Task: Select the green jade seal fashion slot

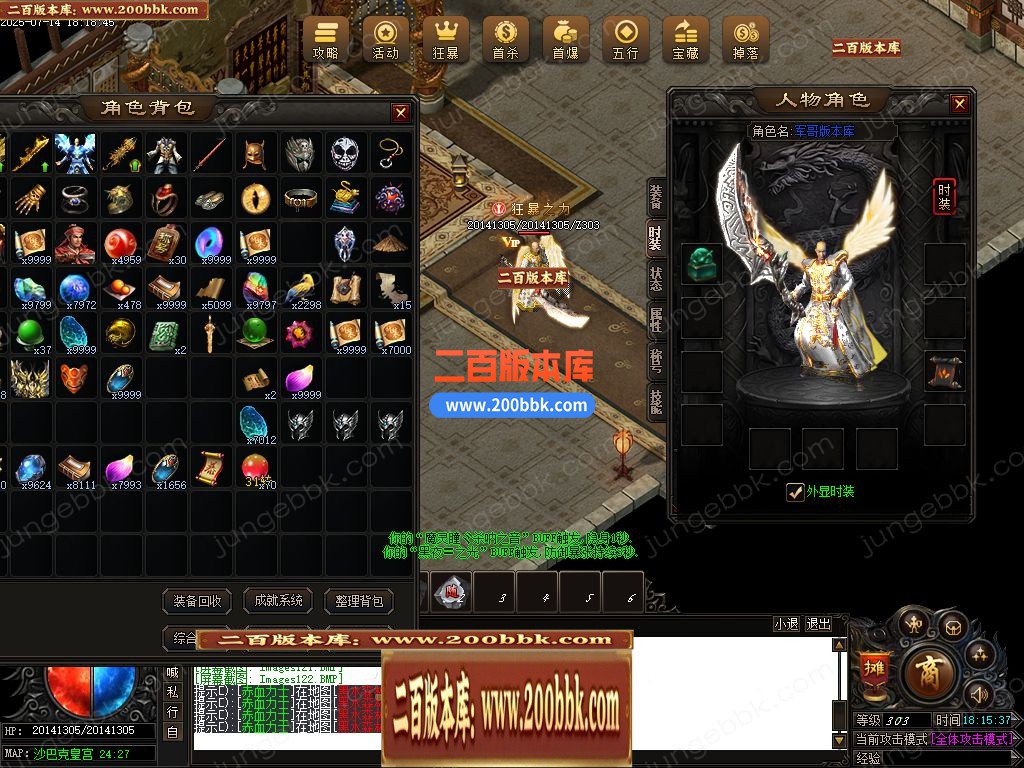Action: [x=702, y=263]
